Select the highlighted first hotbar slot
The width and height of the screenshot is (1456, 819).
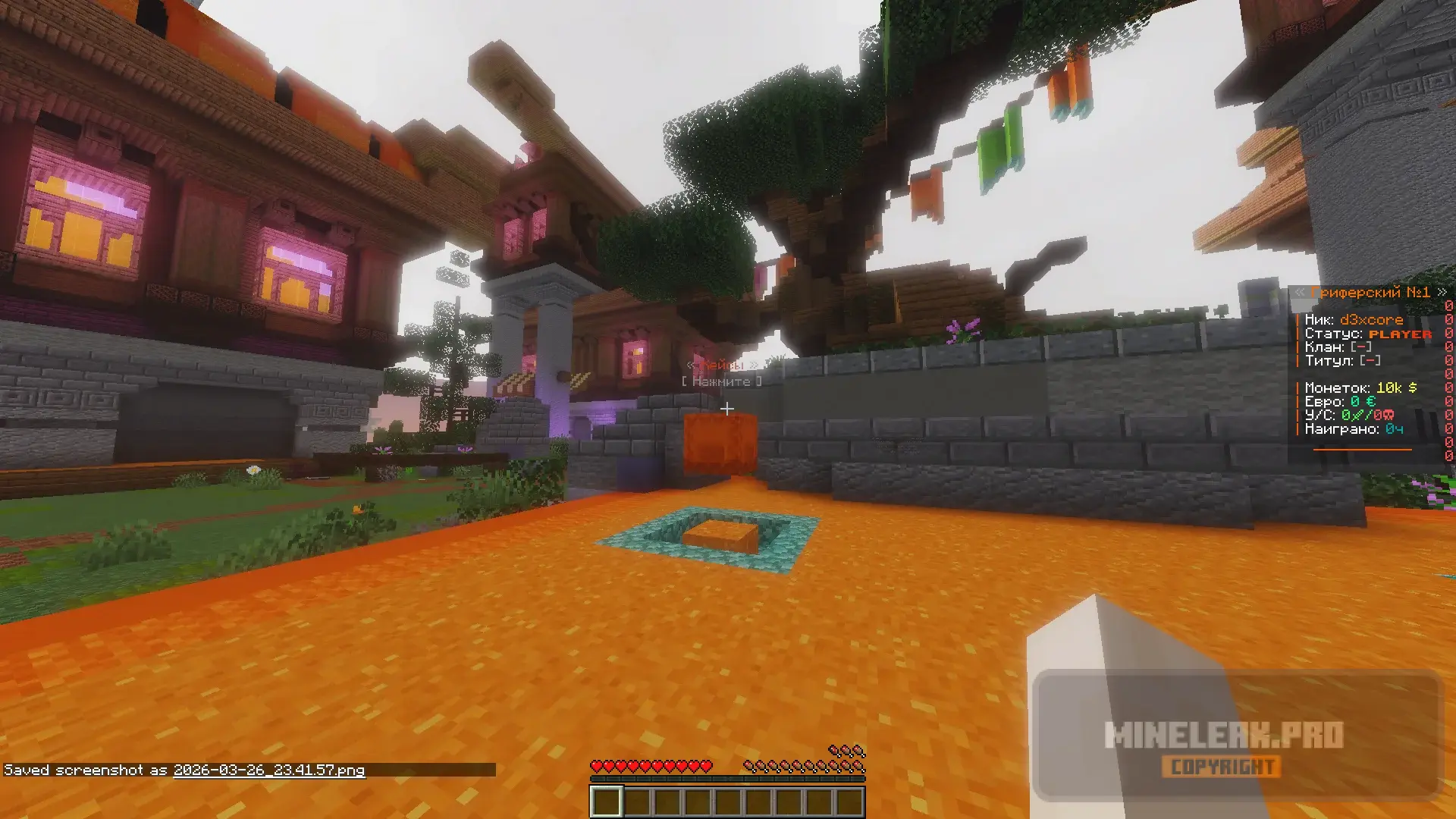[606, 802]
